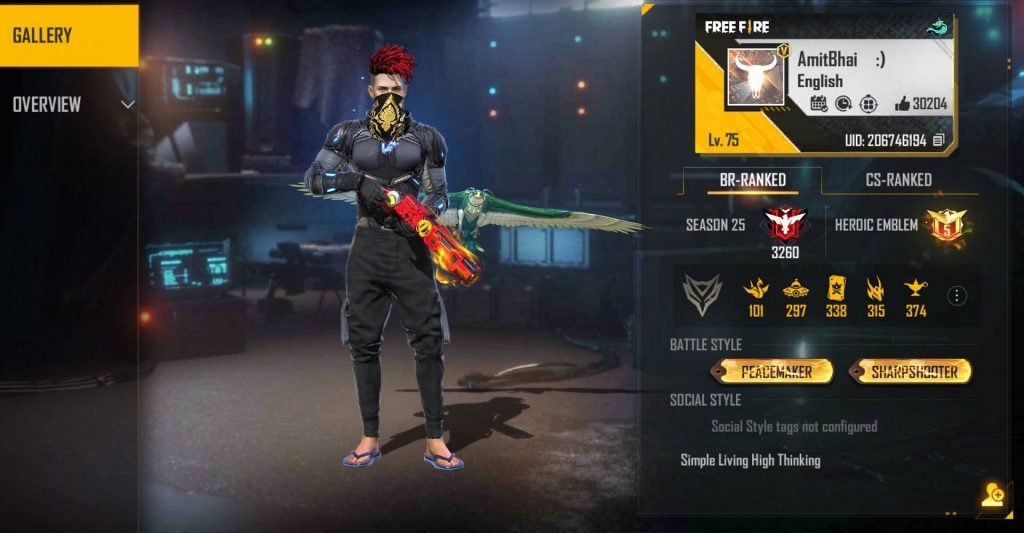Viewport: 1024px width, 533px height.
Task: Click the Heroic Emblem badge
Action: tap(944, 225)
